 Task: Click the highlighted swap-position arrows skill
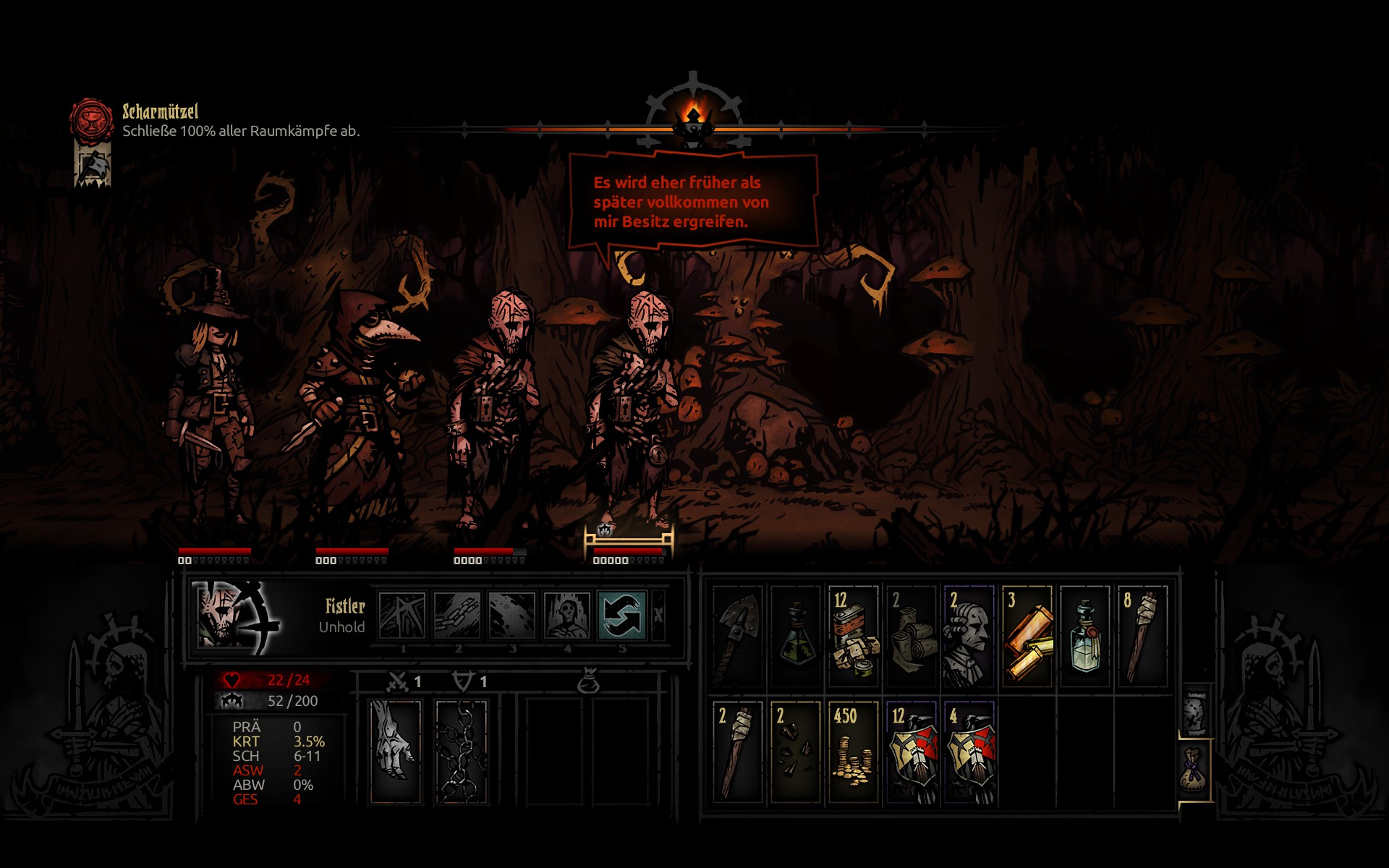[x=621, y=616]
